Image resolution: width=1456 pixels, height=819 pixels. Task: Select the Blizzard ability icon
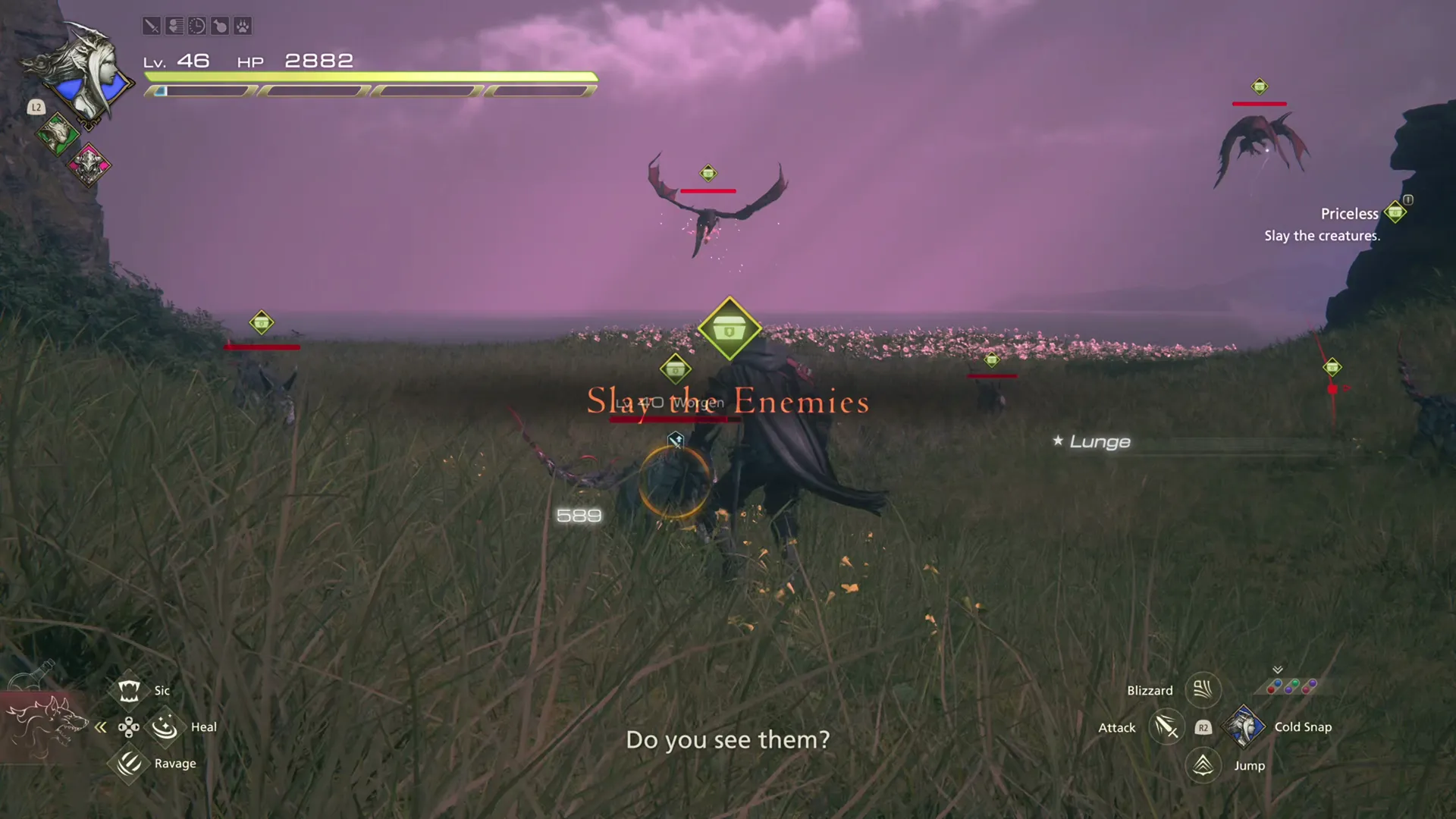click(x=1203, y=690)
